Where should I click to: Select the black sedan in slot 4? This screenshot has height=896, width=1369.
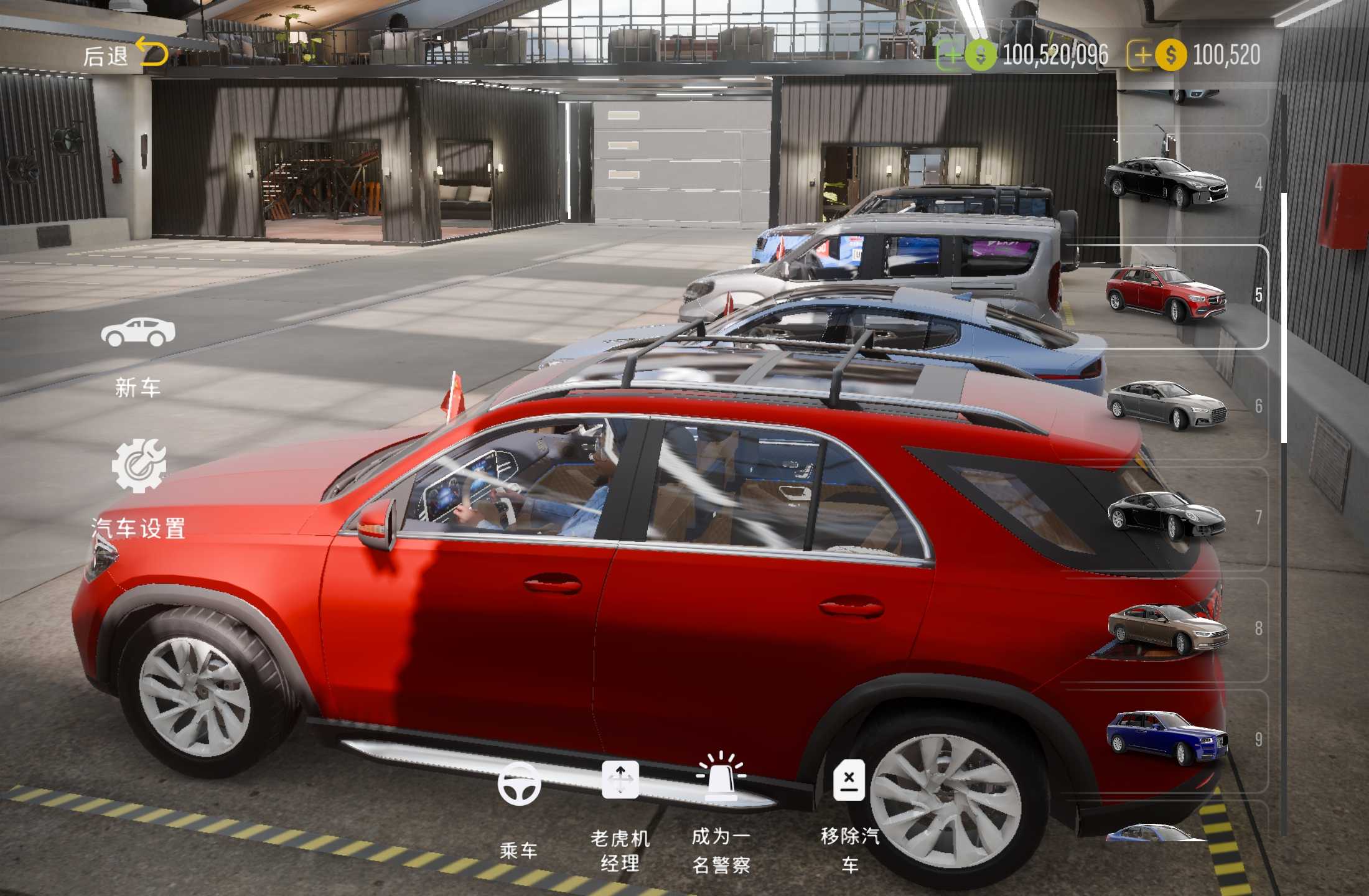click(1166, 184)
